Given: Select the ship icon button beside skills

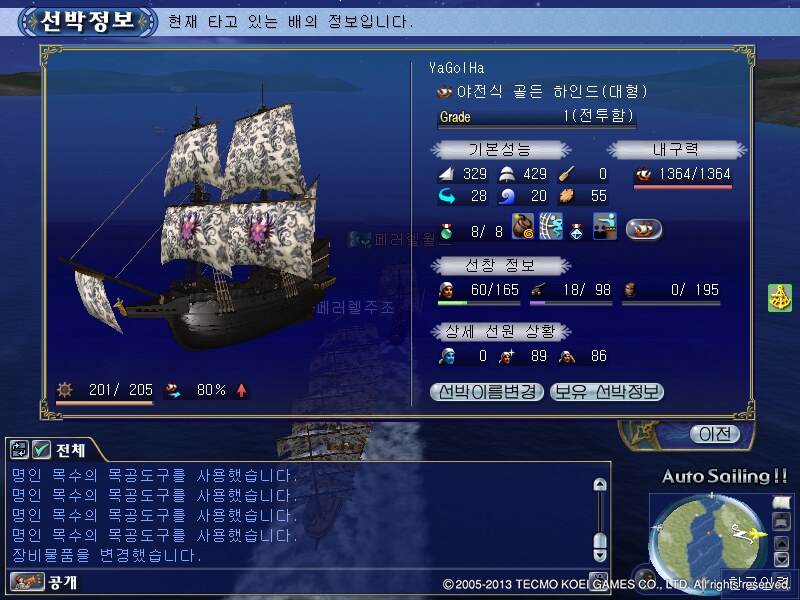Looking at the screenshot, I should pyautogui.click(x=644, y=229).
